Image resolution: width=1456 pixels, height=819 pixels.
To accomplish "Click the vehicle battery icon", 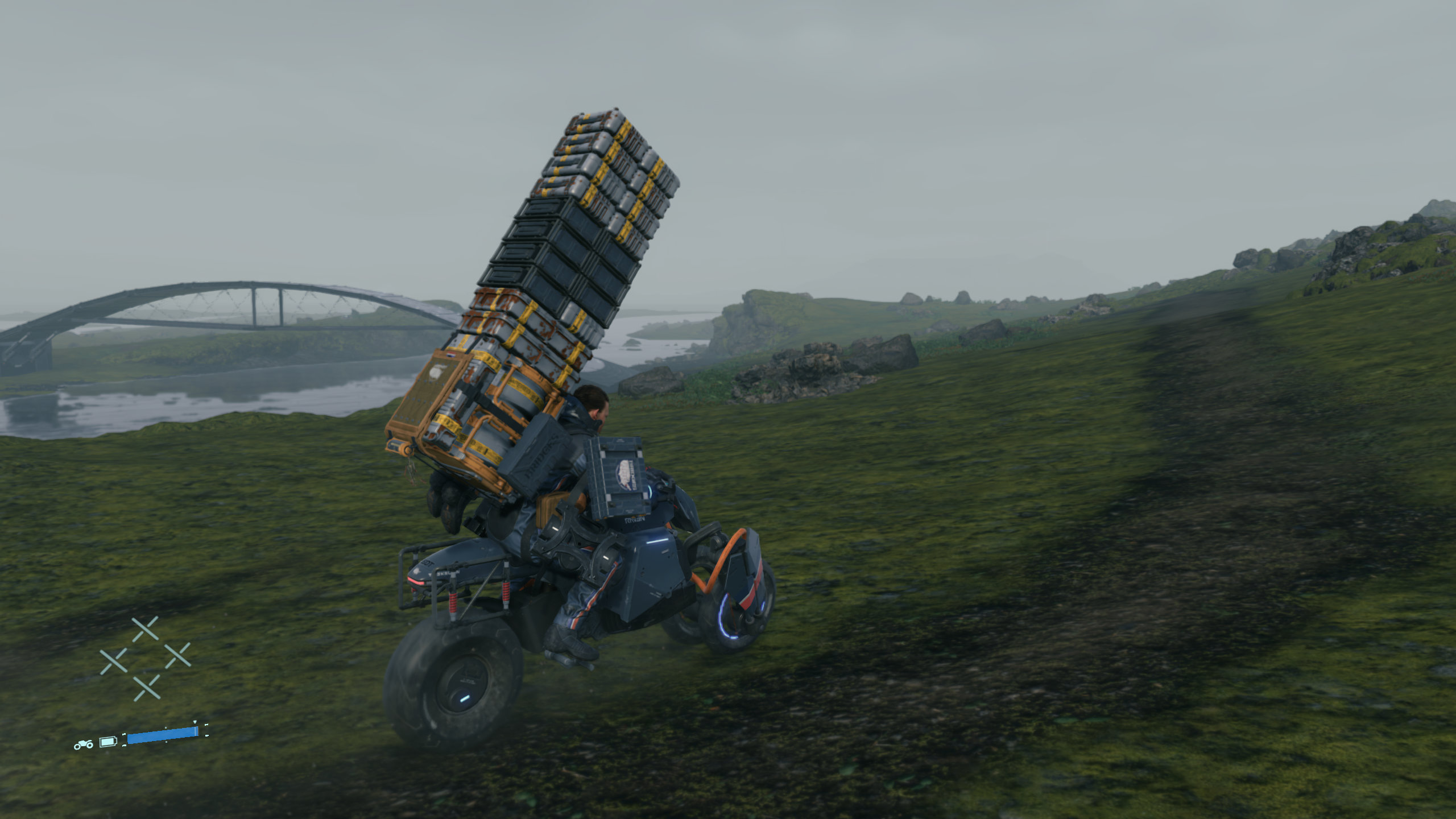I will [108, 742].
